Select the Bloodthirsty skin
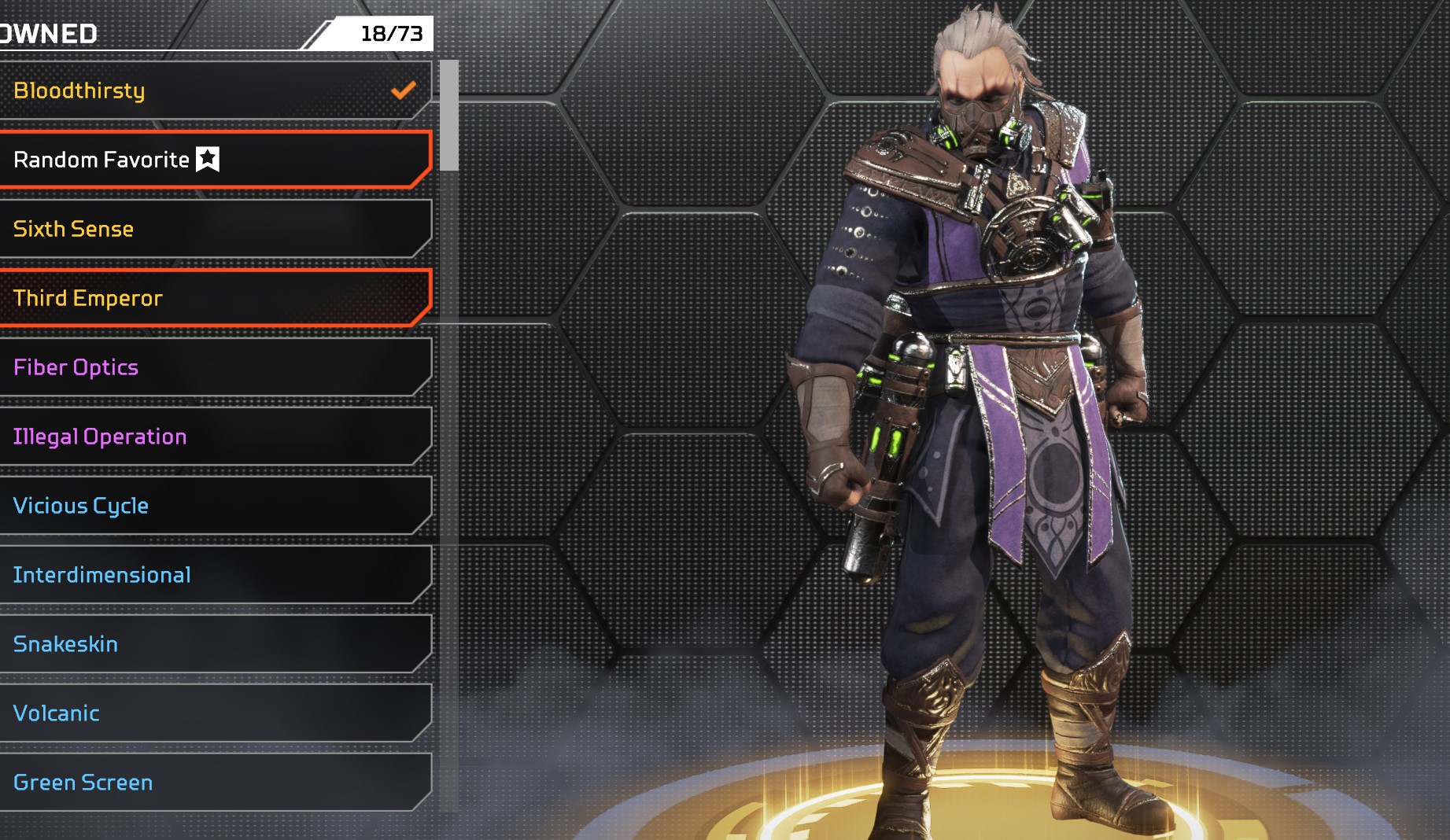Viewport: 1450px width, 840px height. pos(212,90)
